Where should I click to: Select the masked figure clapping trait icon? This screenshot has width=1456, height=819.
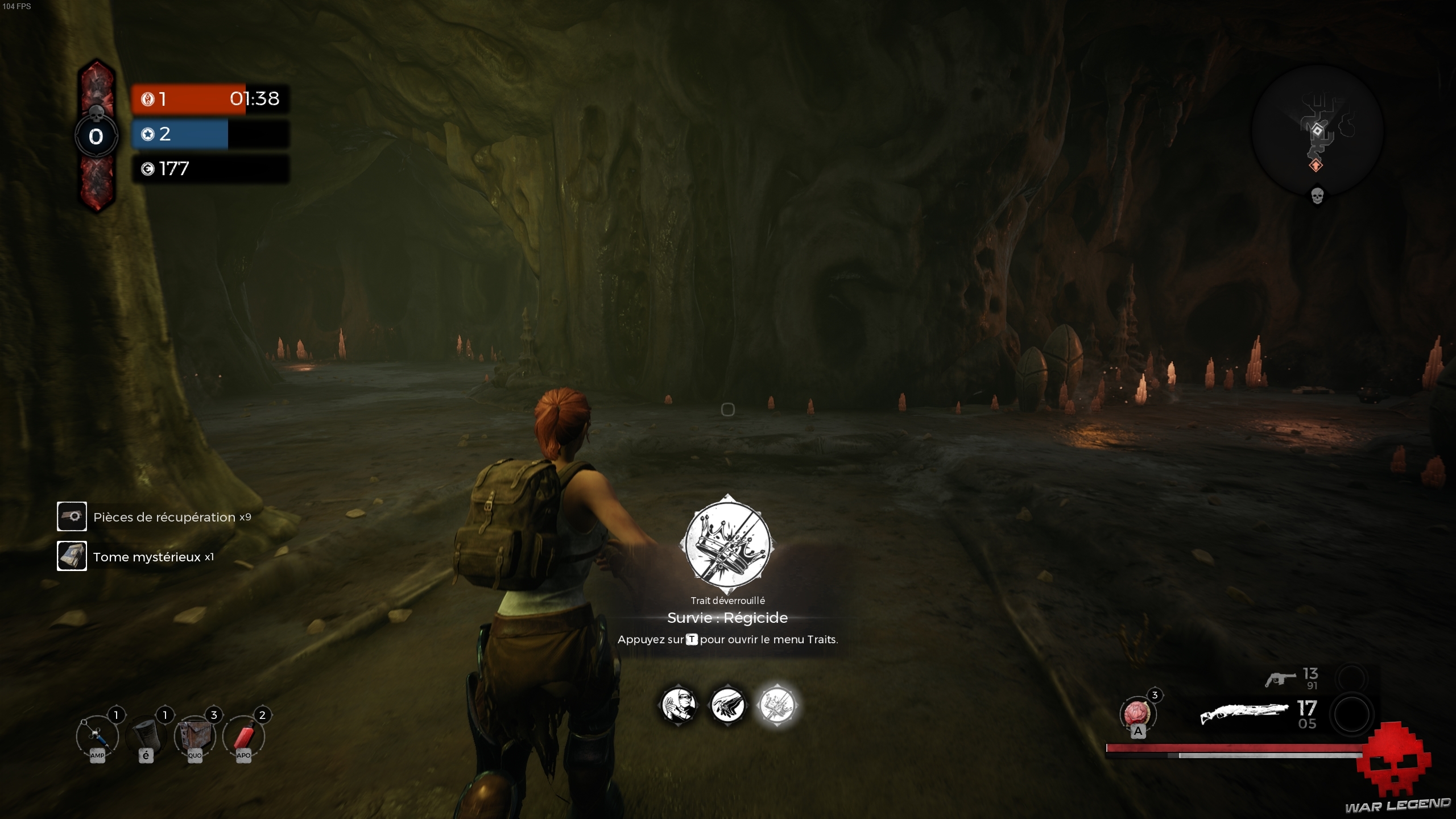point(679,705)
